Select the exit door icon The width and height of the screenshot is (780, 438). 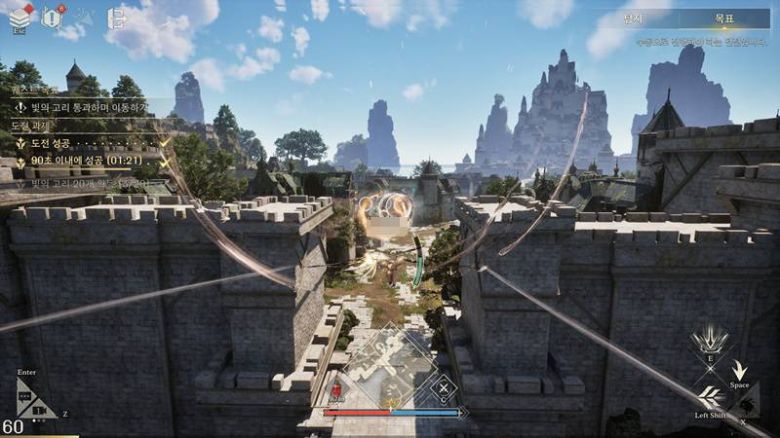click(116, 17)
